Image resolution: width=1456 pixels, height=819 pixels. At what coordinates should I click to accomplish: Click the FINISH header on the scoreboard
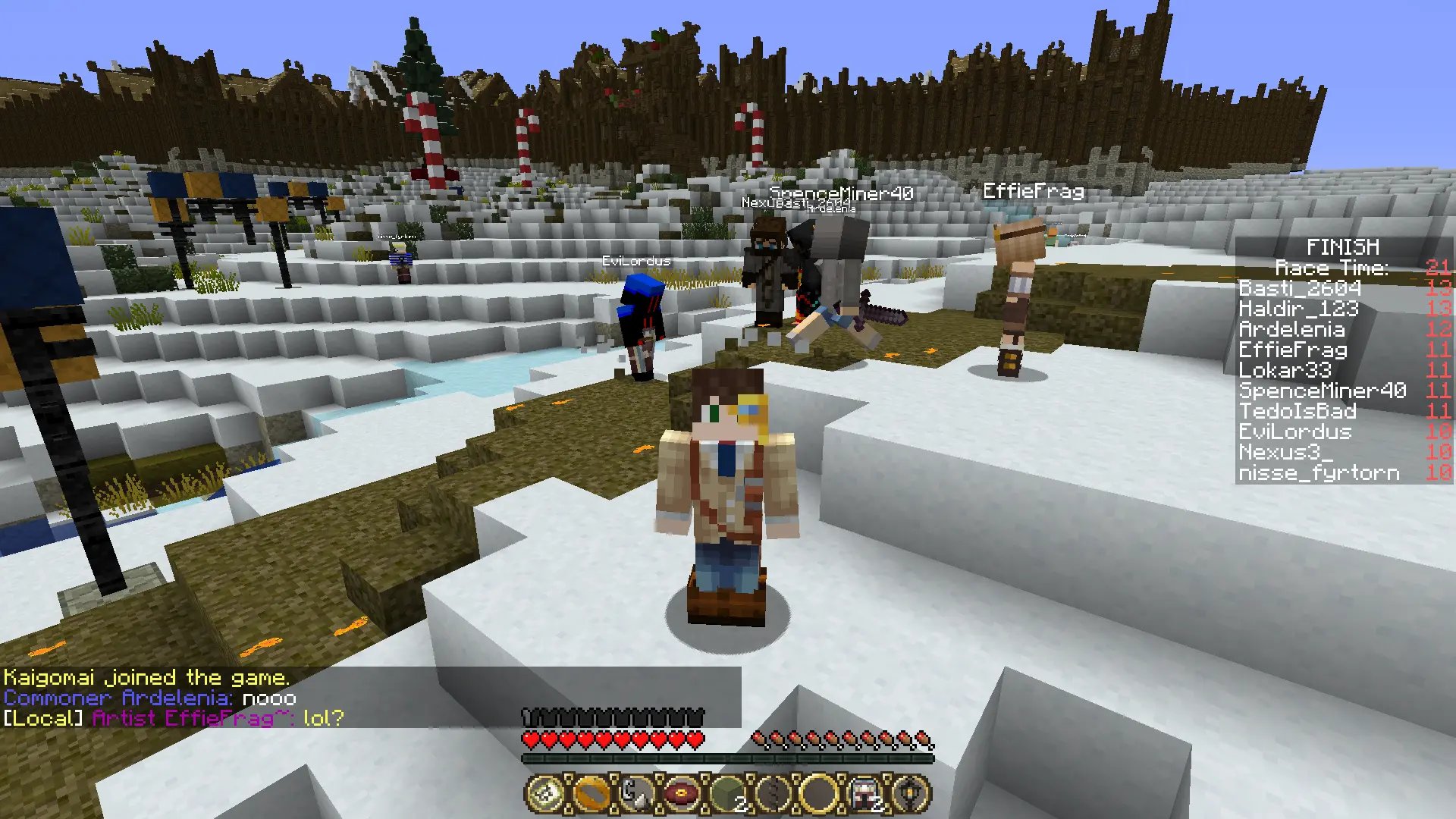(1344, 246)
